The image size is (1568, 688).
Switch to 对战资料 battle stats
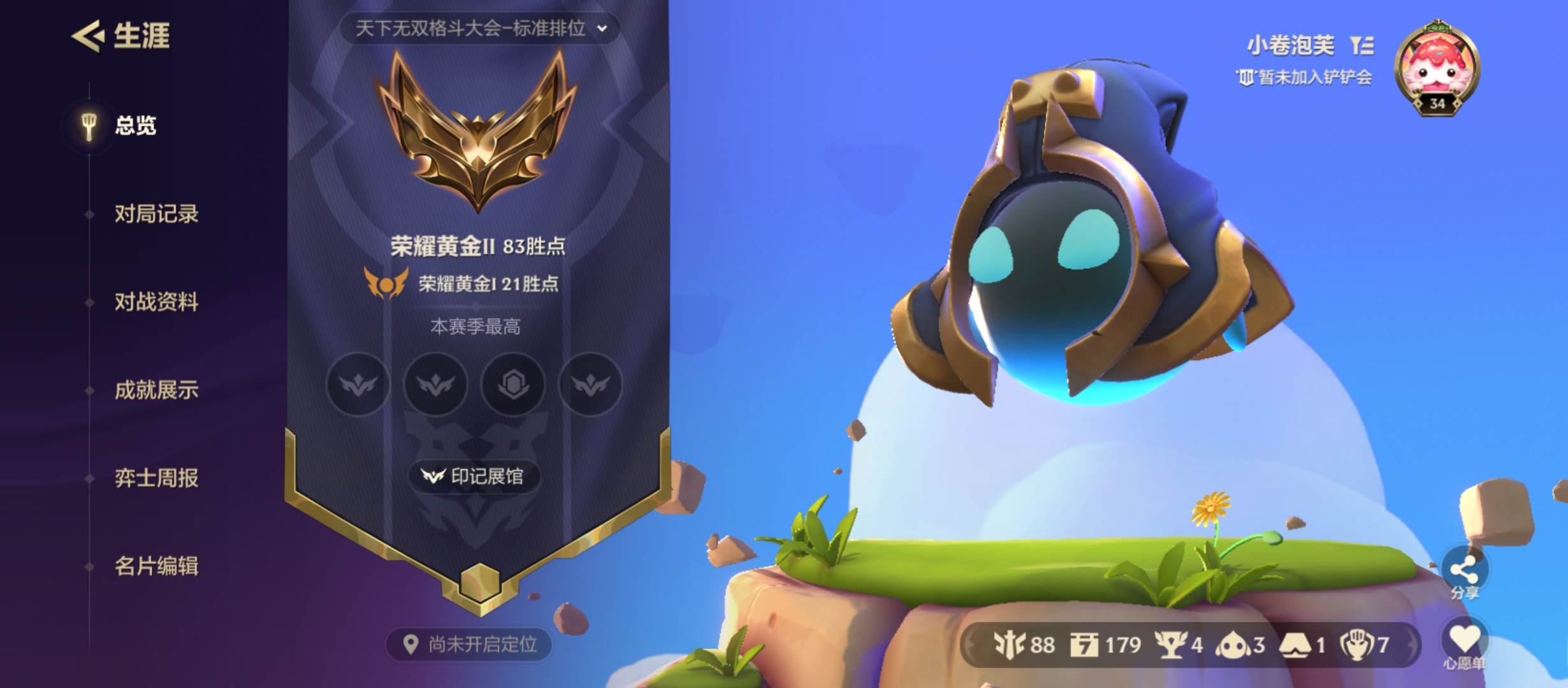tap(156, 302)
